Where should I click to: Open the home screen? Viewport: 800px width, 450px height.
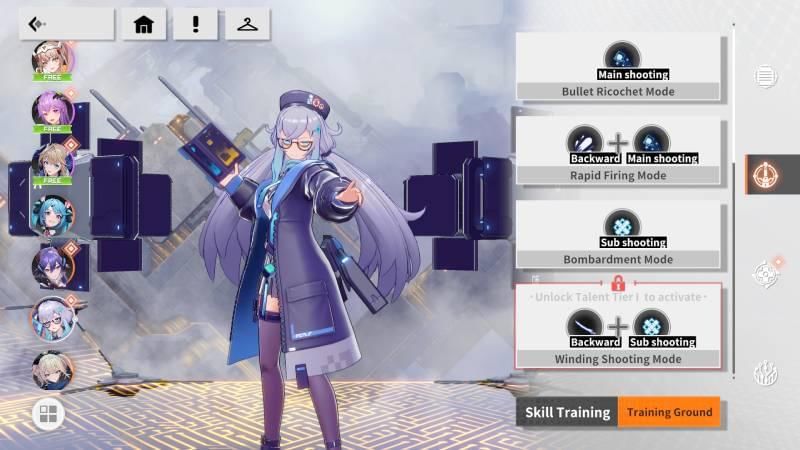[143, 24]
